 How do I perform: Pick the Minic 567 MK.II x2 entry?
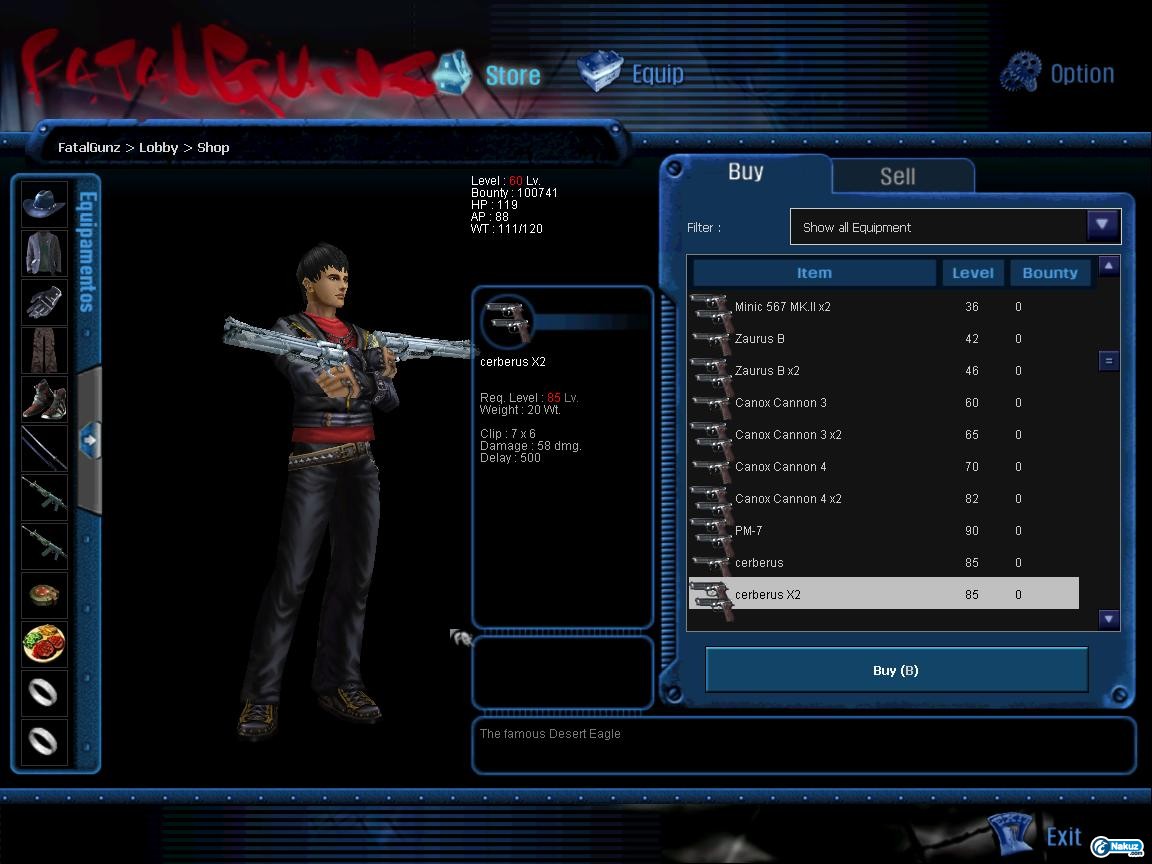tap(782, 307)
